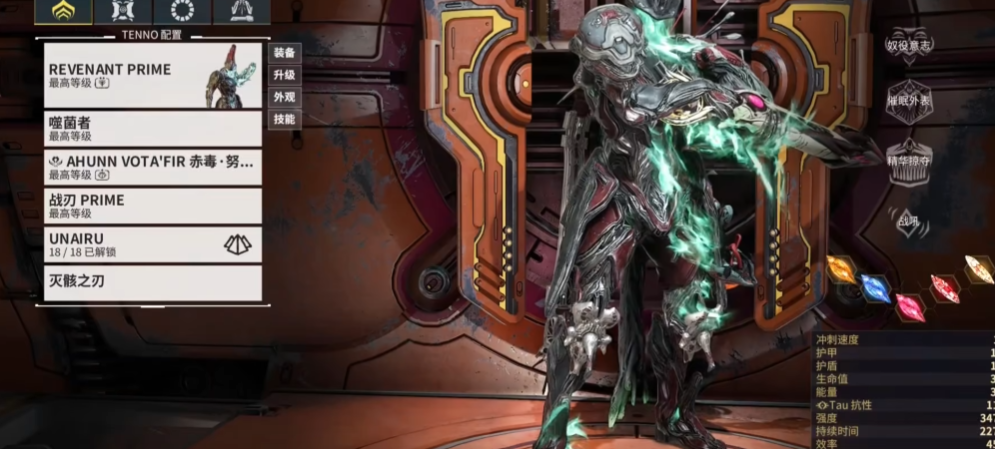The image size is (995, 449).
Task: Select the pink-magenta archon shard
Action: [909, 307]
